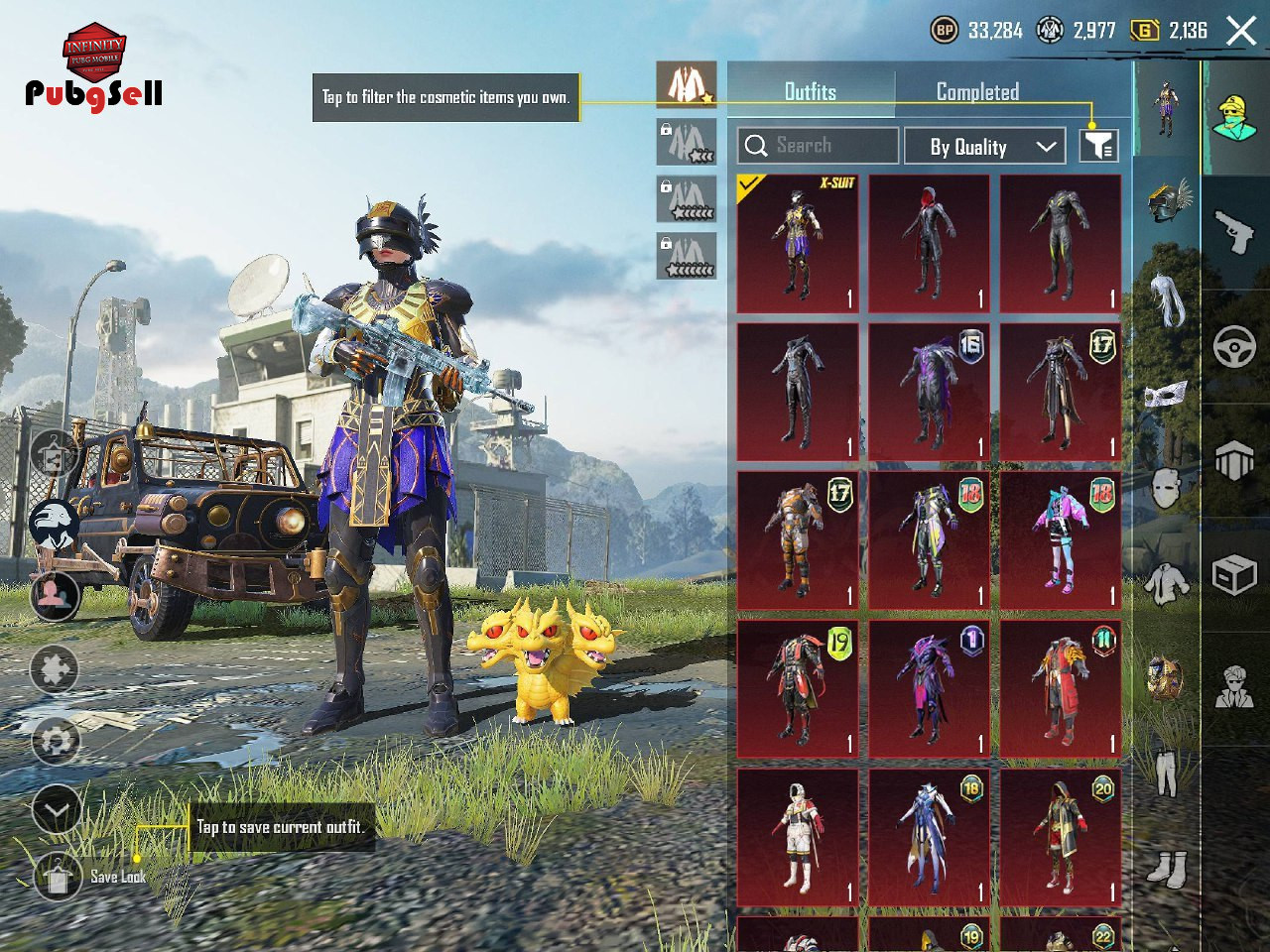Screen dimensions: 1270x952
Task: Click the puzzle piece icon
Action: (56, 669)
